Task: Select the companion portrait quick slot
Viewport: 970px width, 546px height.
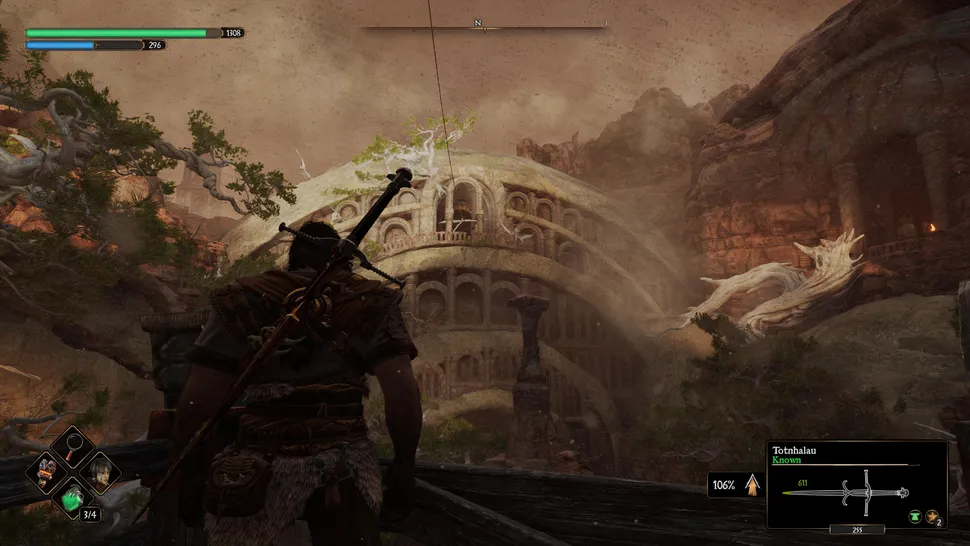Action: click(x=98, y=471)
